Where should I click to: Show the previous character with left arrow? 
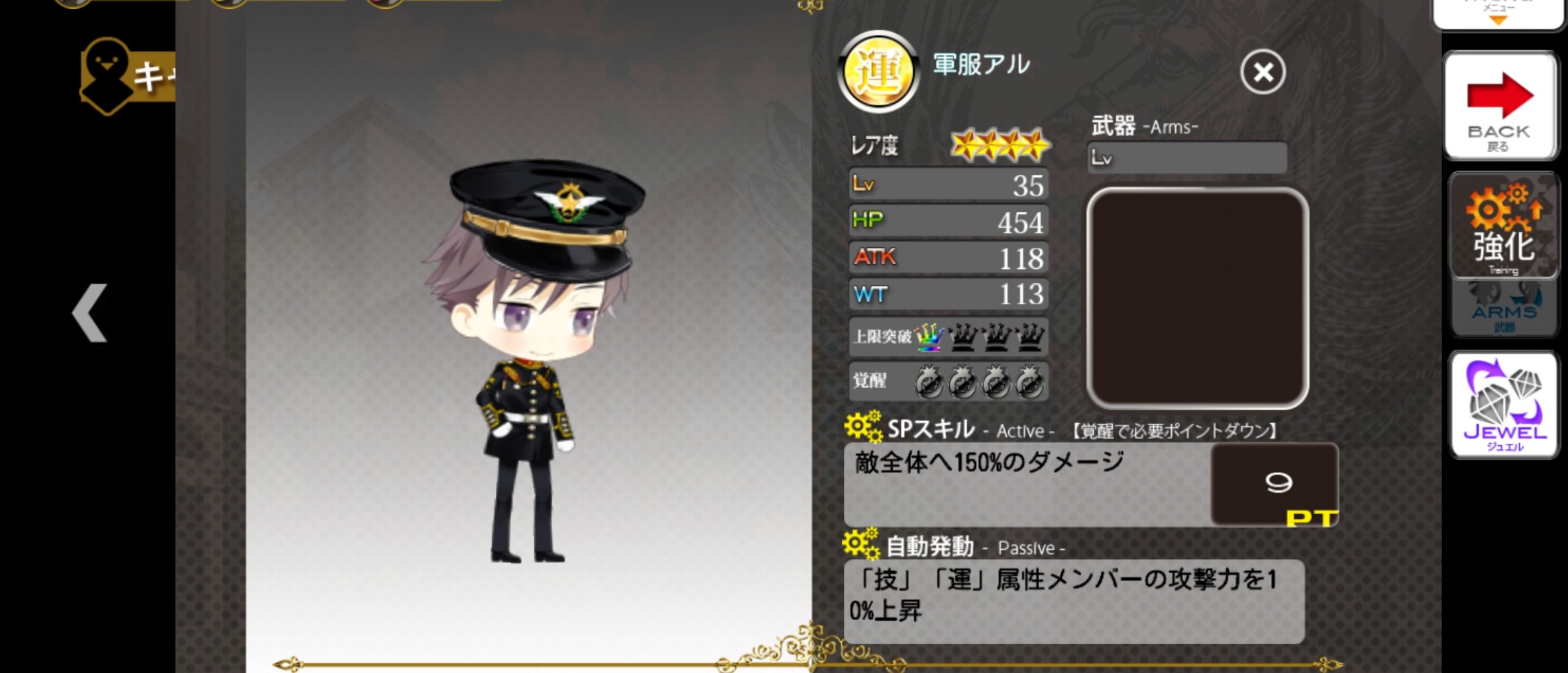click(90, 313)
